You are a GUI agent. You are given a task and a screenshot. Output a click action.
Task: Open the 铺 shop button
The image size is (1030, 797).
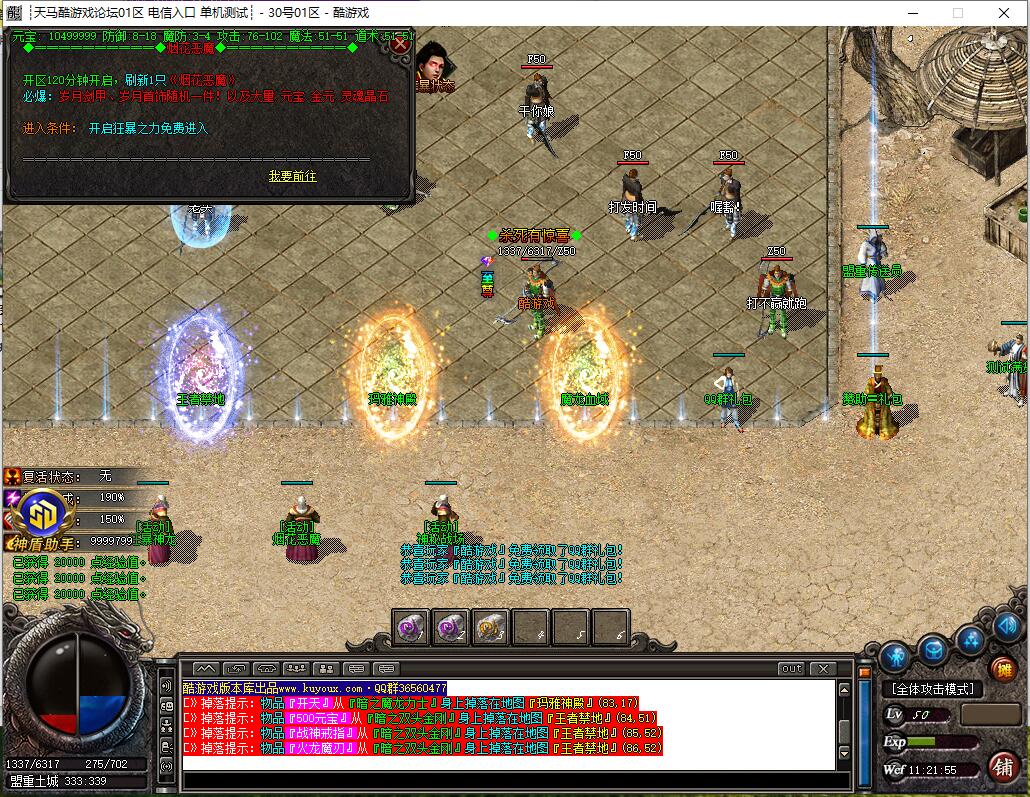point(1002,766)
